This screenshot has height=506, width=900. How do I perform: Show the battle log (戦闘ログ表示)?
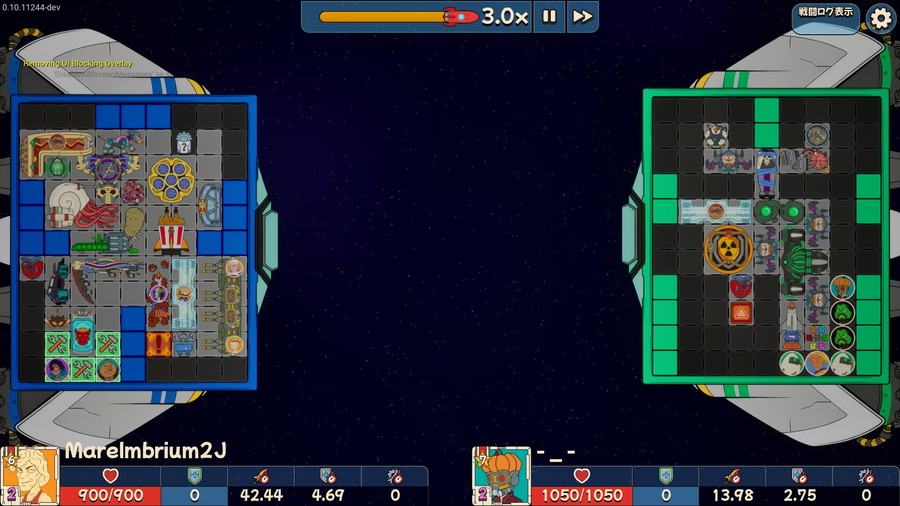point(826,13)
